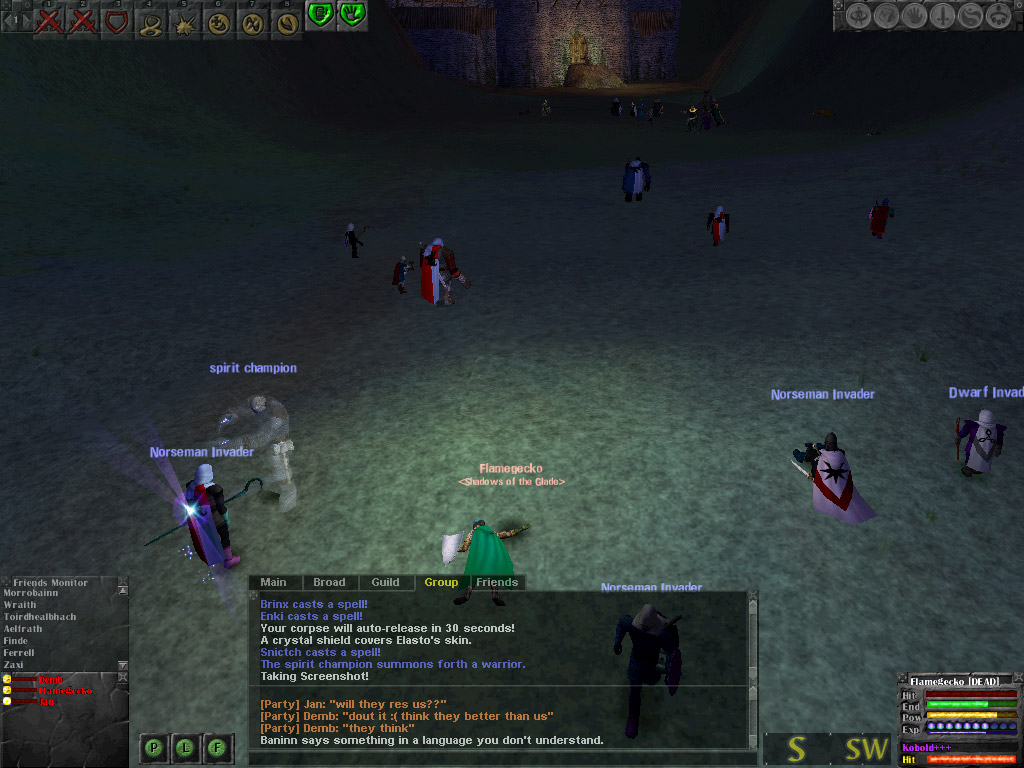Target party member Jan
The height and width of the screenshot is (768, 1024).
[46, 701]
